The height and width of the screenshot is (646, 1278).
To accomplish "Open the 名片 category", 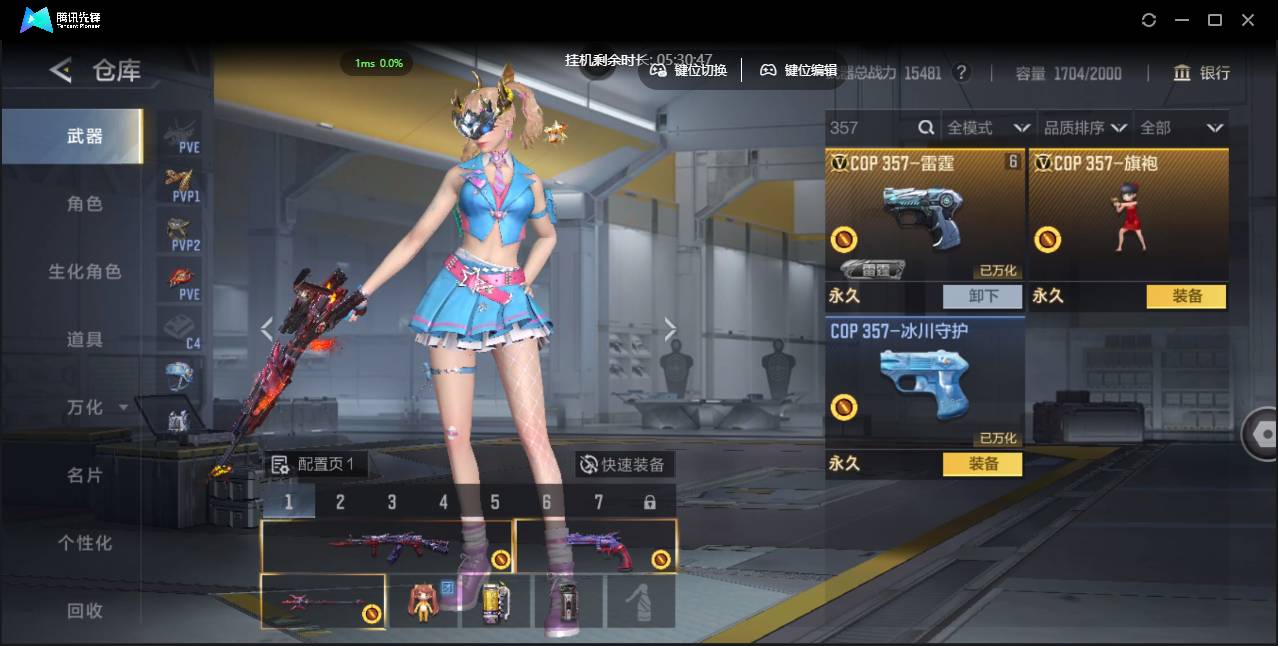I will click(x=85, y=475).
